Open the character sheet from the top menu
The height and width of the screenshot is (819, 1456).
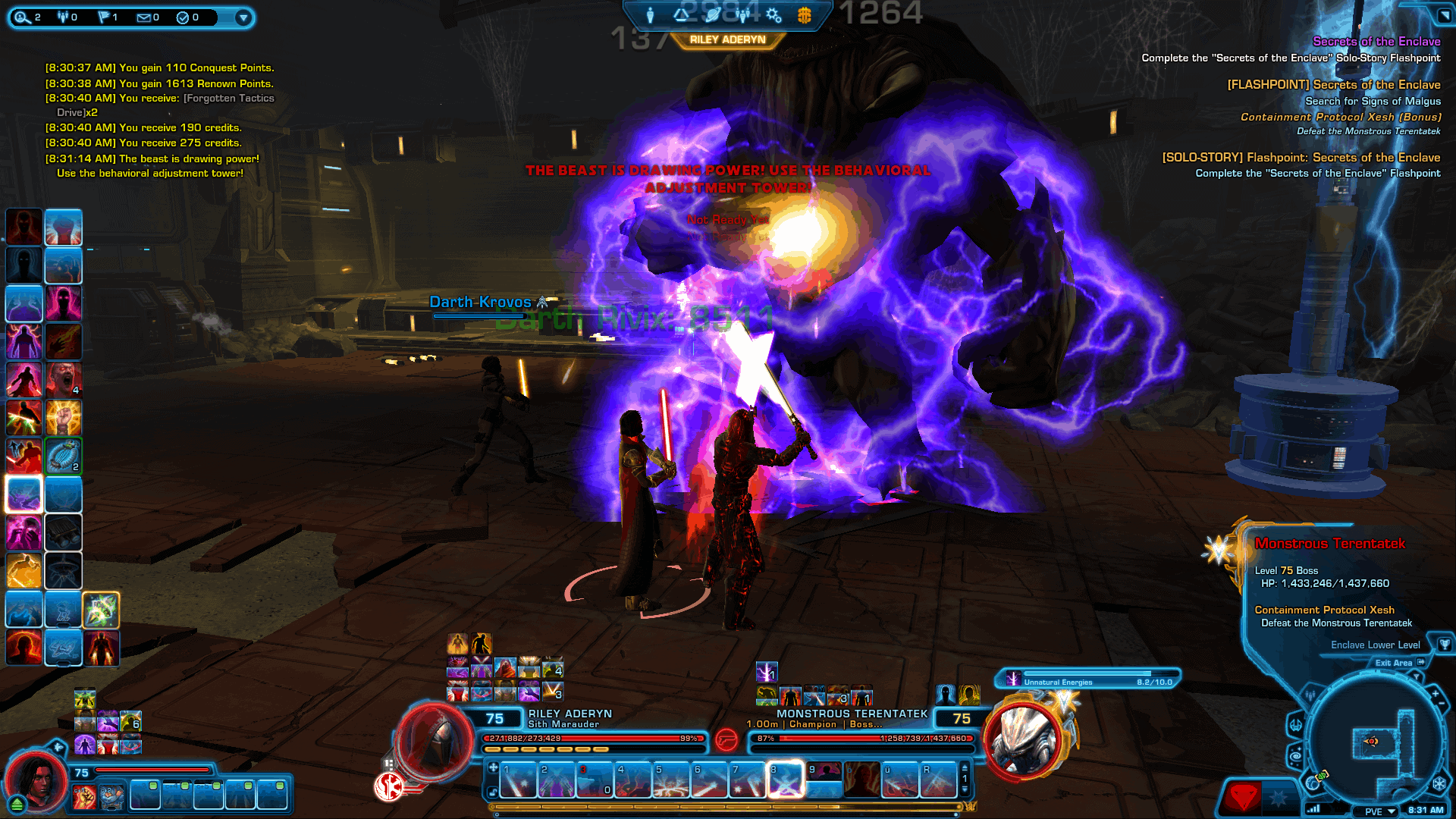pos(649,14)
